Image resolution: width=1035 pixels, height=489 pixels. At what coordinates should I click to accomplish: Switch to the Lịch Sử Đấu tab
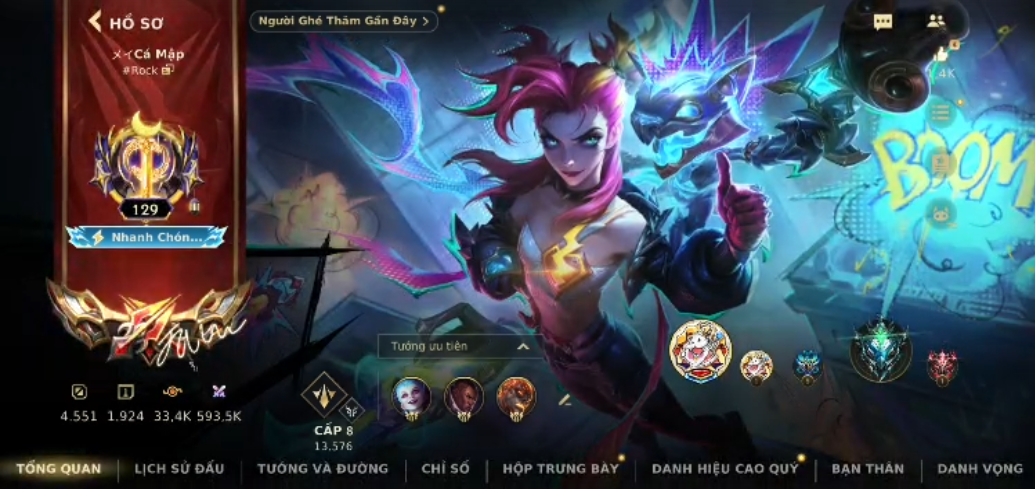pos(179,468)
